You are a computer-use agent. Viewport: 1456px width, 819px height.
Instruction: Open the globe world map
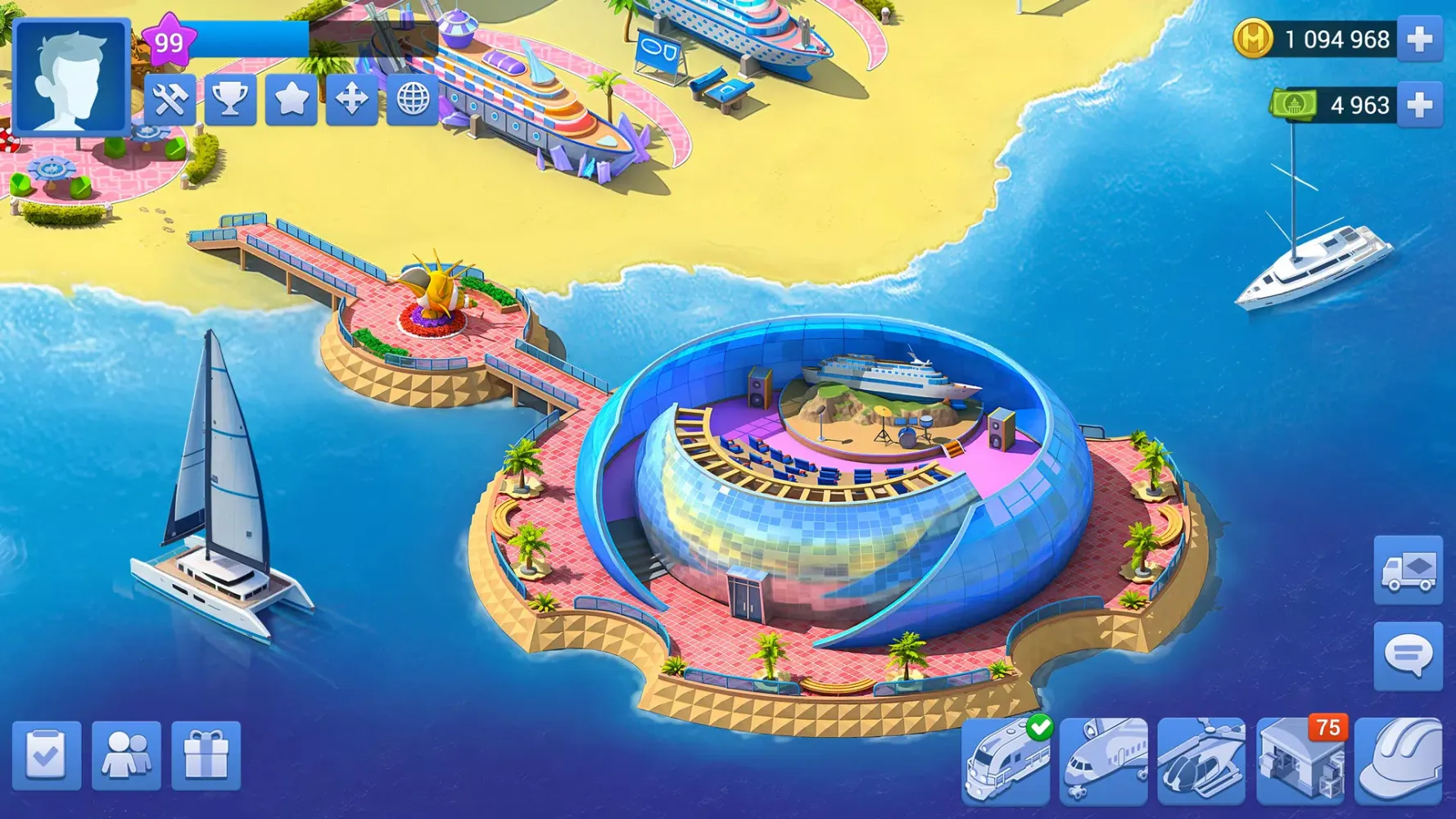tap(413, 100)
